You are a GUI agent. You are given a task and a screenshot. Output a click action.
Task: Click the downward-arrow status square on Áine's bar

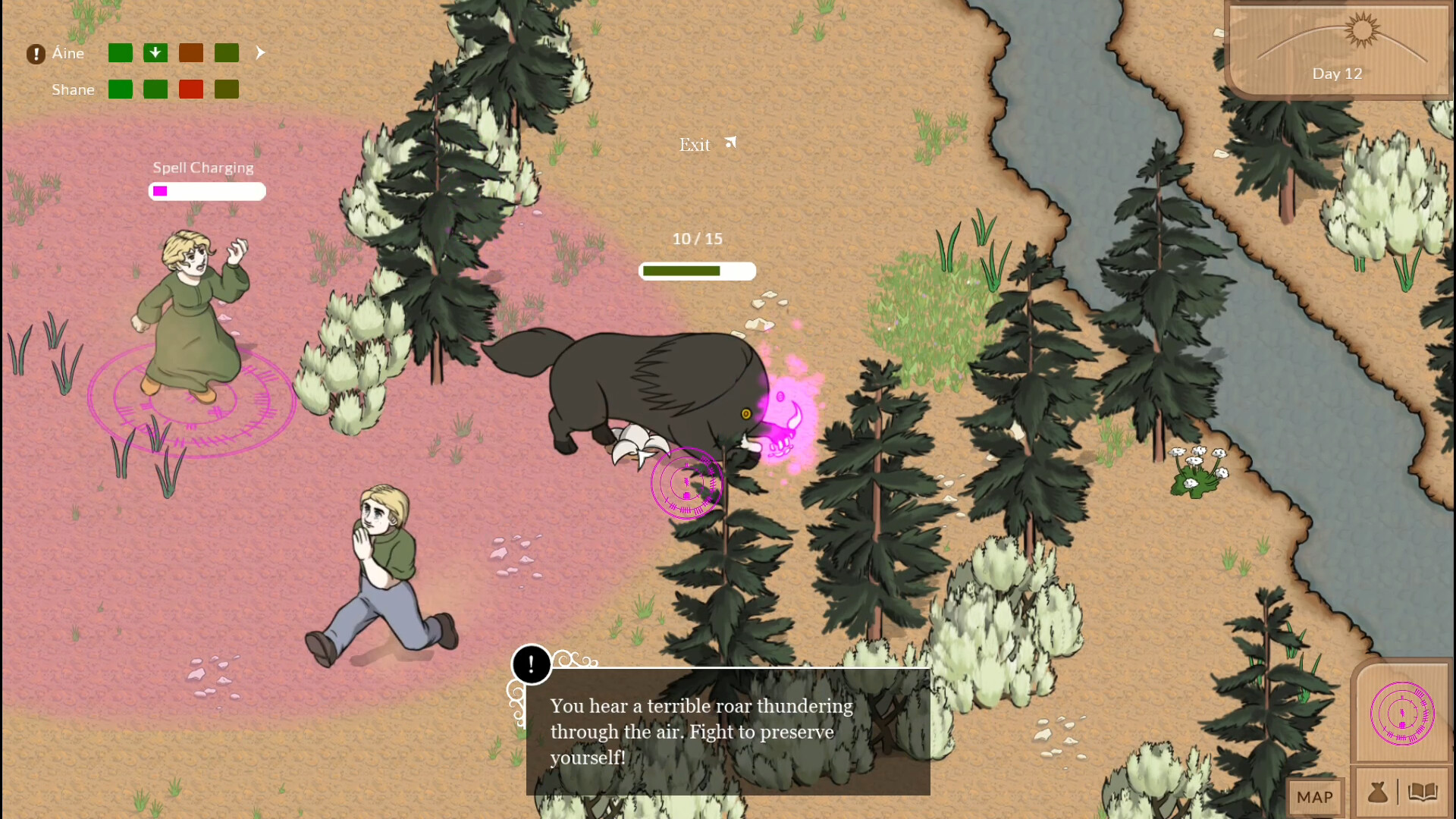point(155,53)
